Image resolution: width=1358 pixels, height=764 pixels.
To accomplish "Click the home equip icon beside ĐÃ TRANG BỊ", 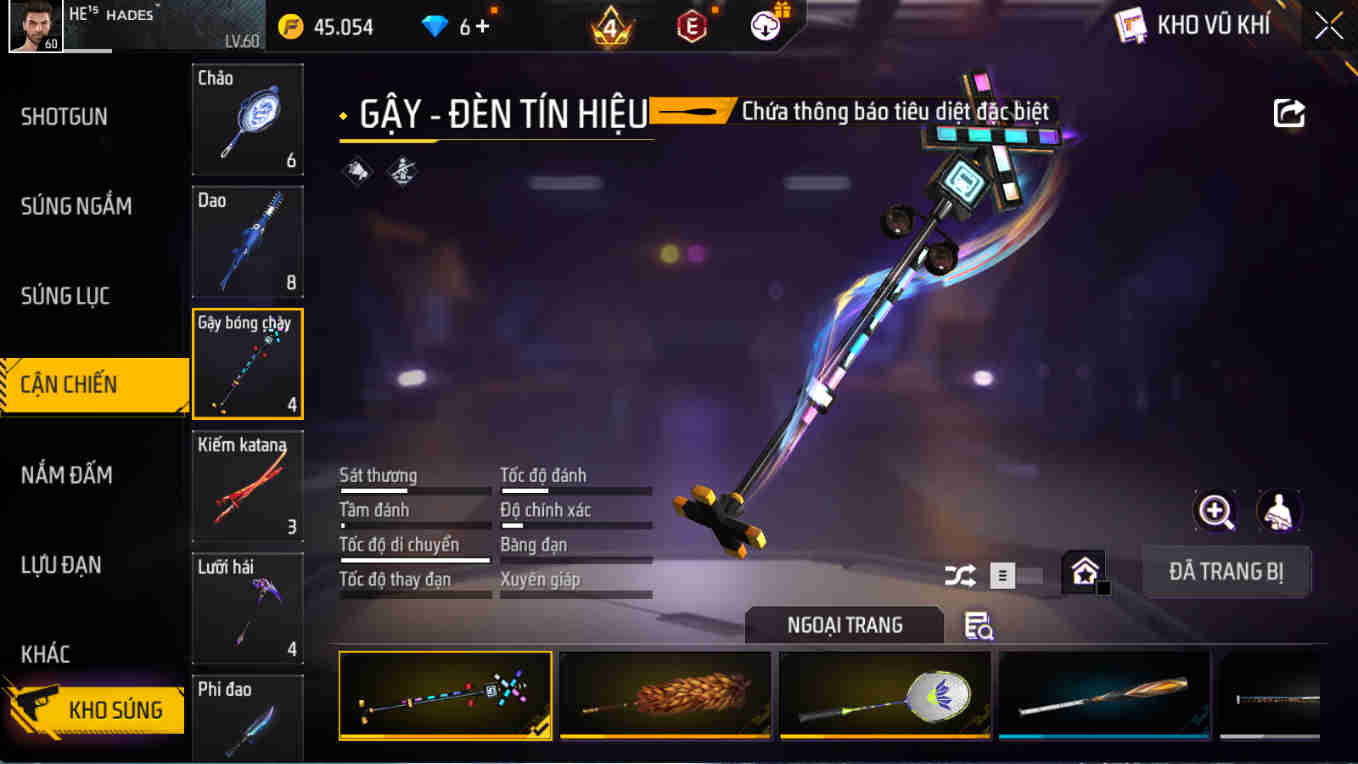I will click(1084, 574).
